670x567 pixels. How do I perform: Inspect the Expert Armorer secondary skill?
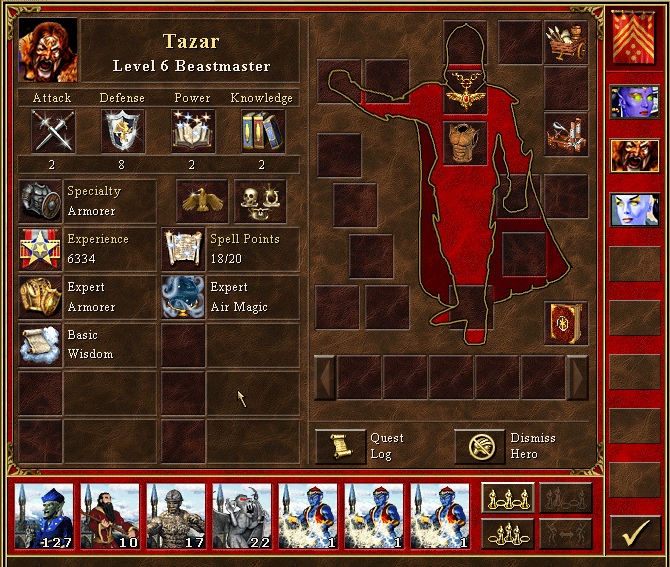pos(41,298)
